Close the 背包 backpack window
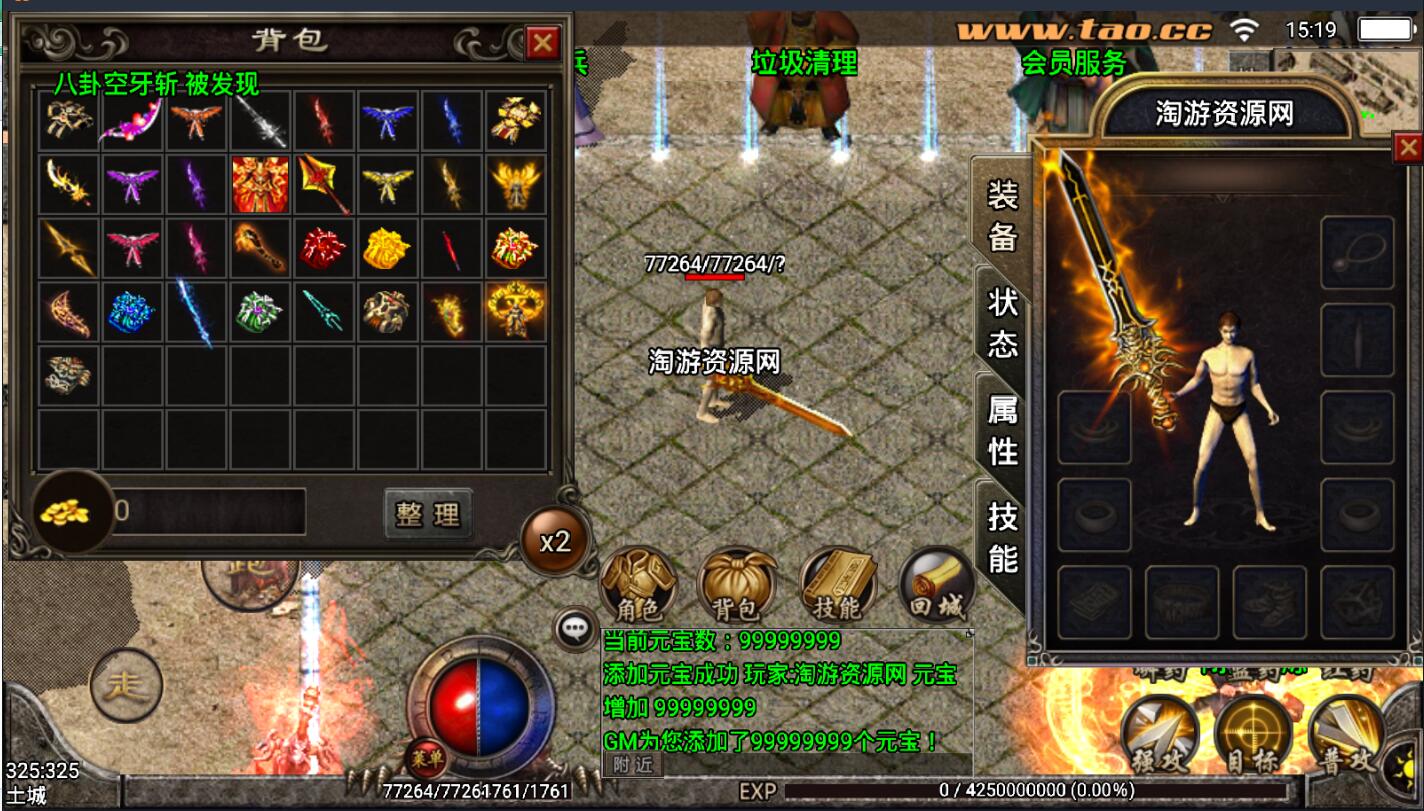The height and width of the screenshot is (811, 1424). tap(542, 42)
